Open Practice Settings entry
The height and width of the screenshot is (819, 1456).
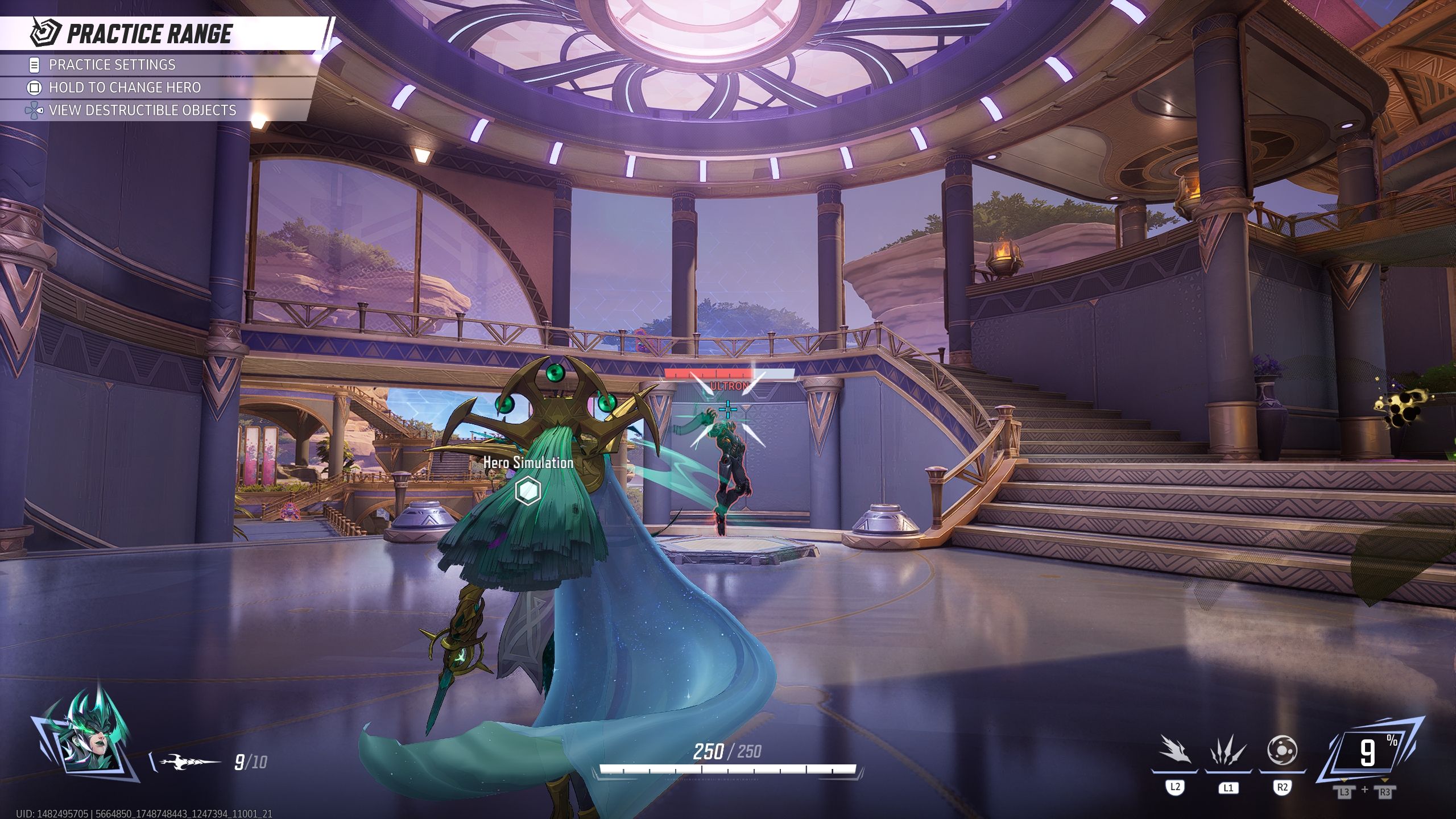(112, 65)
